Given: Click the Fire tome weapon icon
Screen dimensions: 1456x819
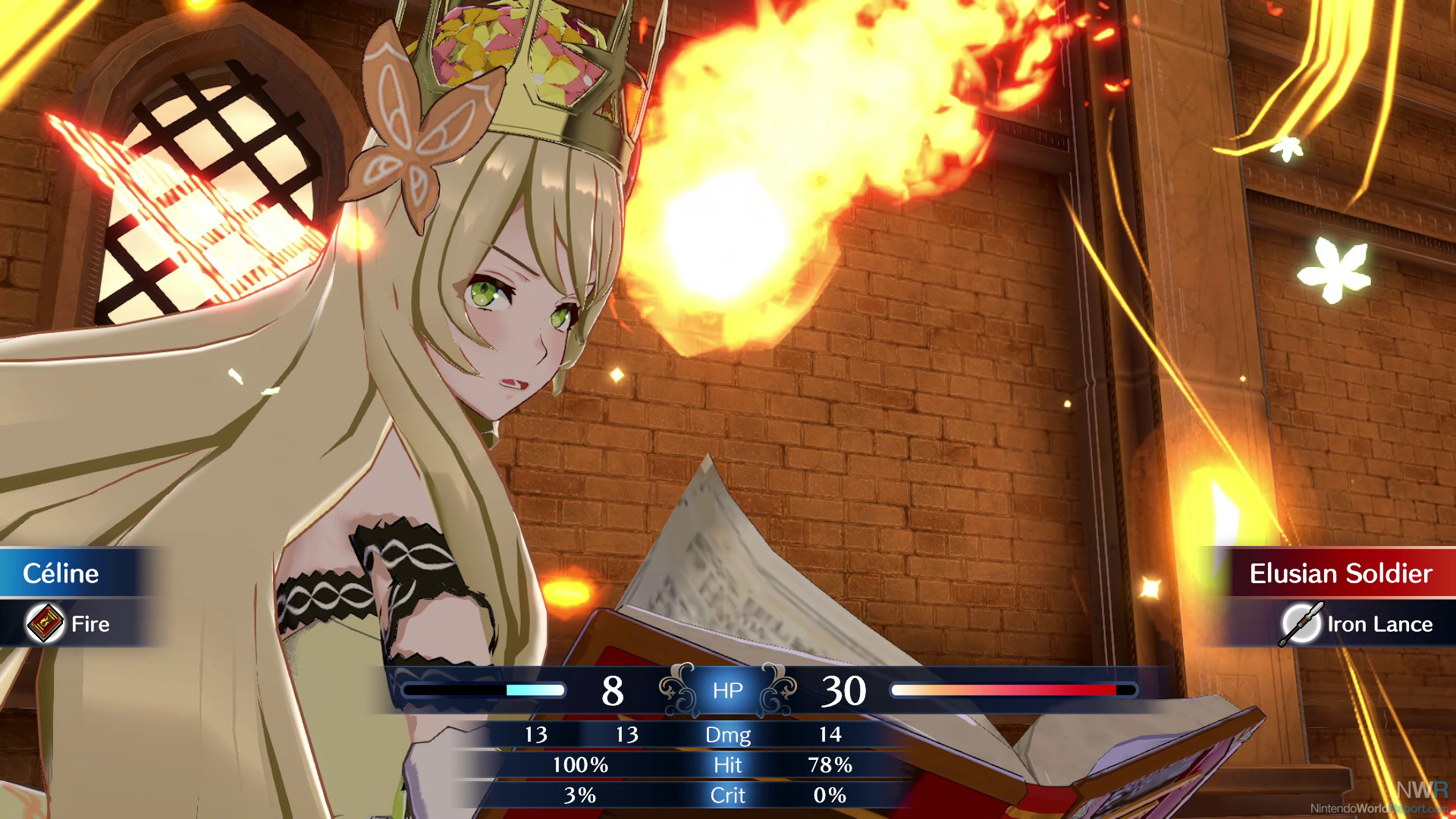Looking at the screenshot, I should [x=45, y=623].
